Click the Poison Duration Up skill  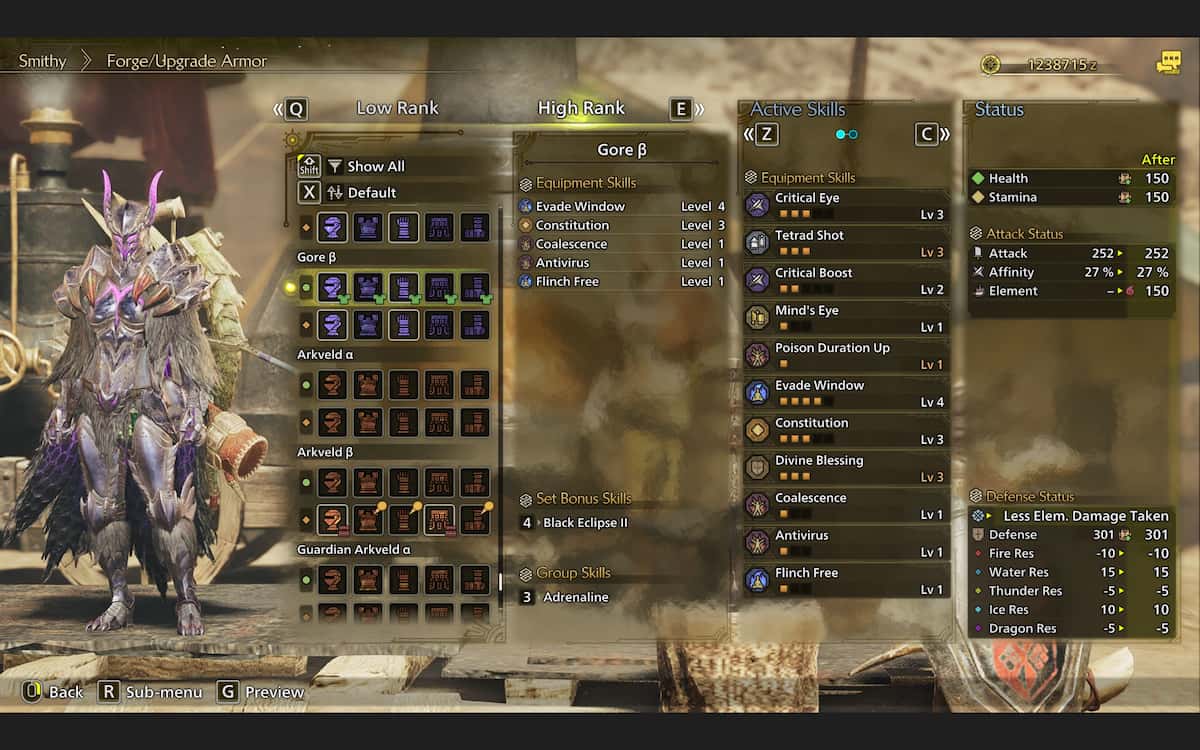point(845,355)
